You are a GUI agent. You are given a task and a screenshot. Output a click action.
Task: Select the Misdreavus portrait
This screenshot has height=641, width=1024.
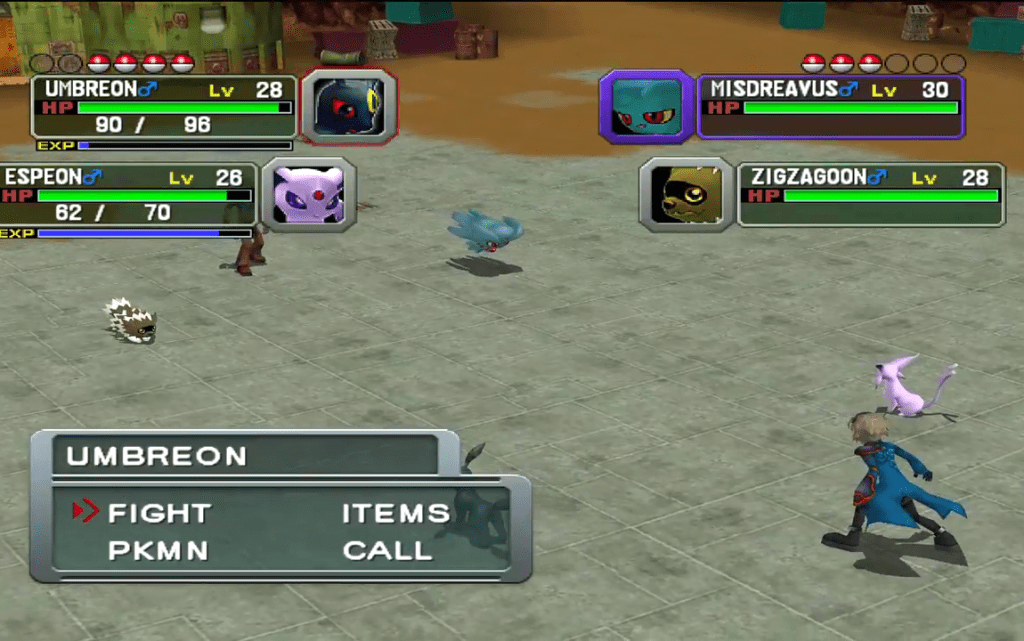[646, 106]
